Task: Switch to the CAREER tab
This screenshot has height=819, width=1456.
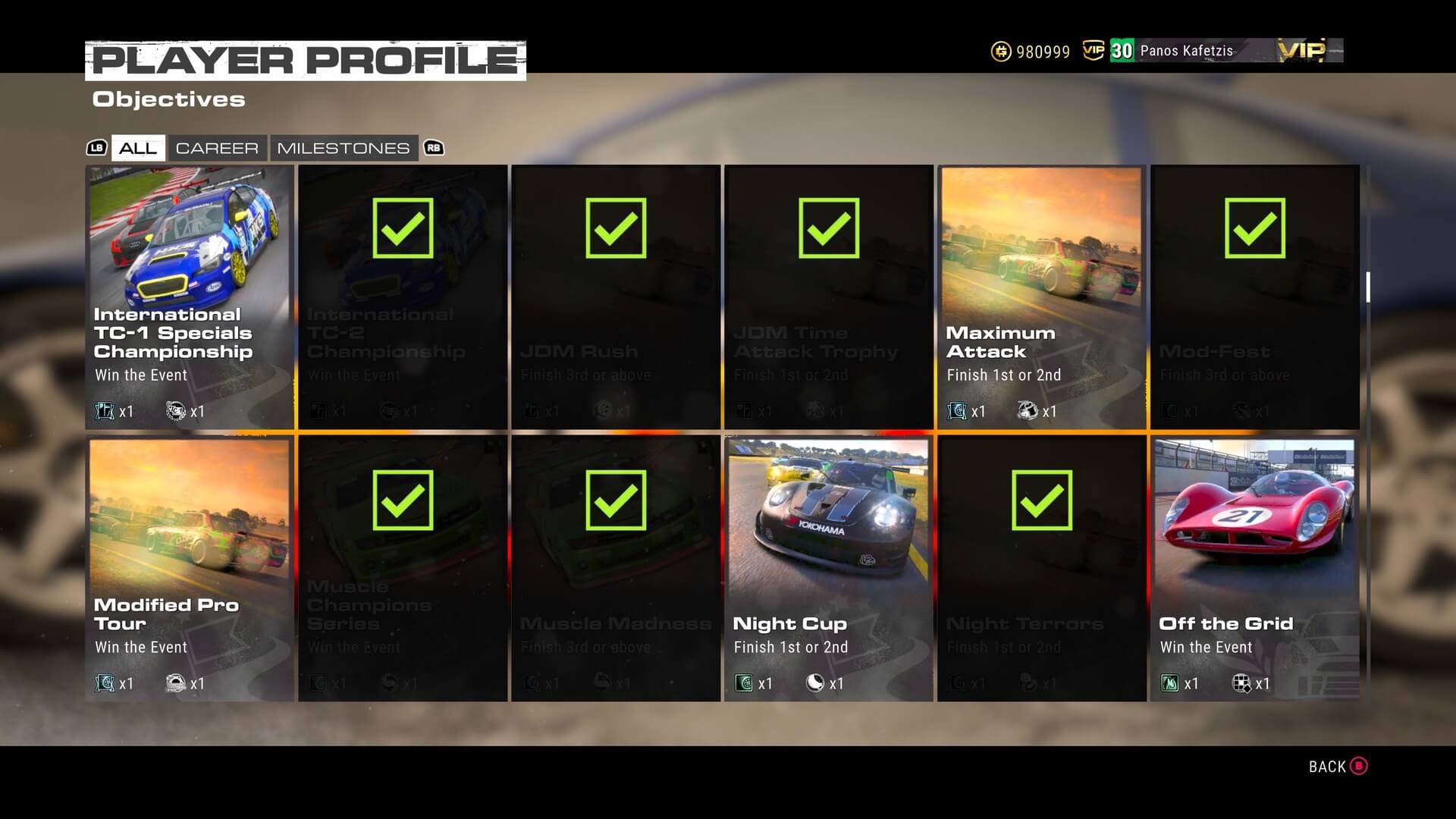Action: pyautogui.click(x=218, y=148)
